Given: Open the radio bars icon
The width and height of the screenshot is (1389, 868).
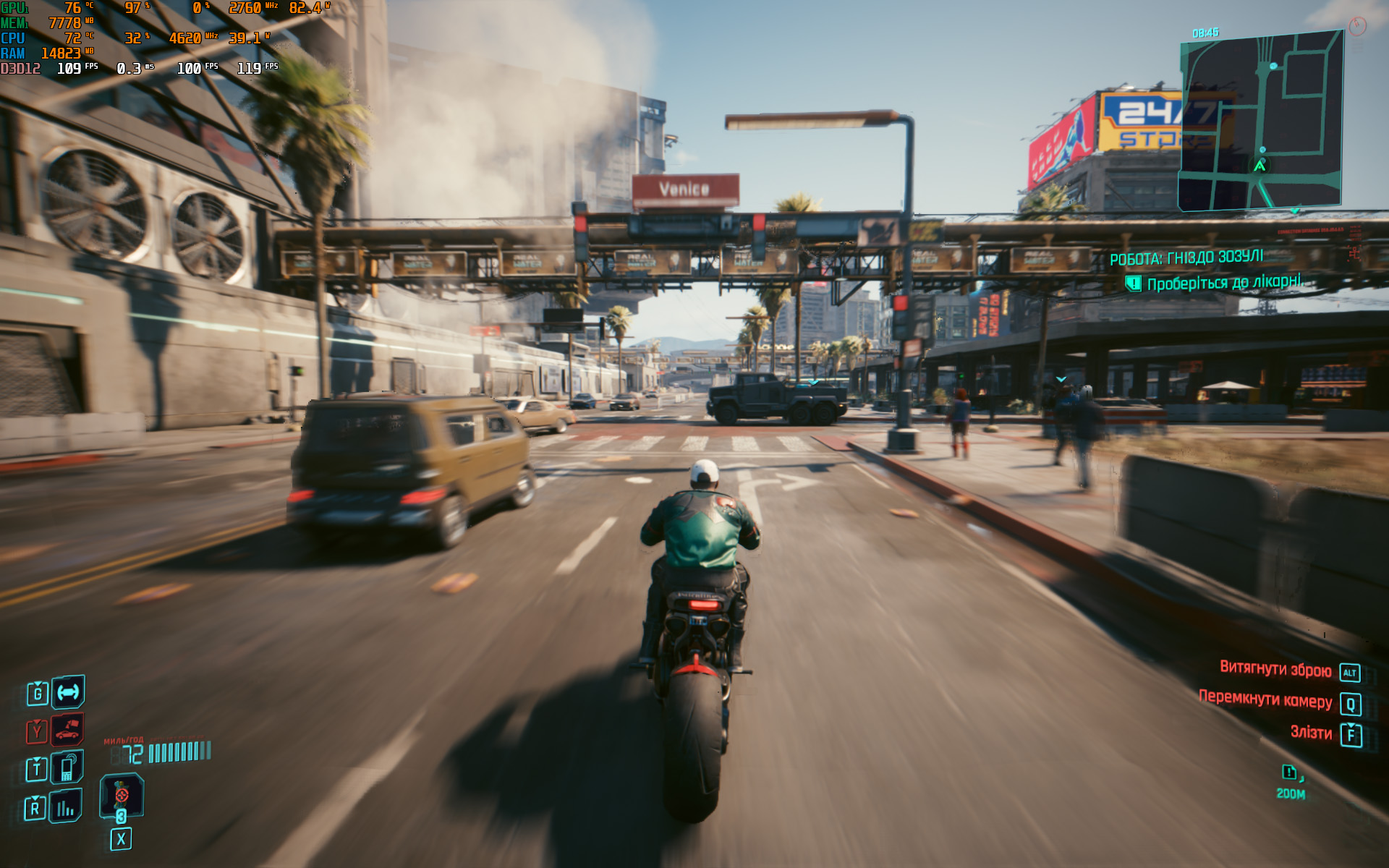Looking at the screenshot, I should [66, 807].
